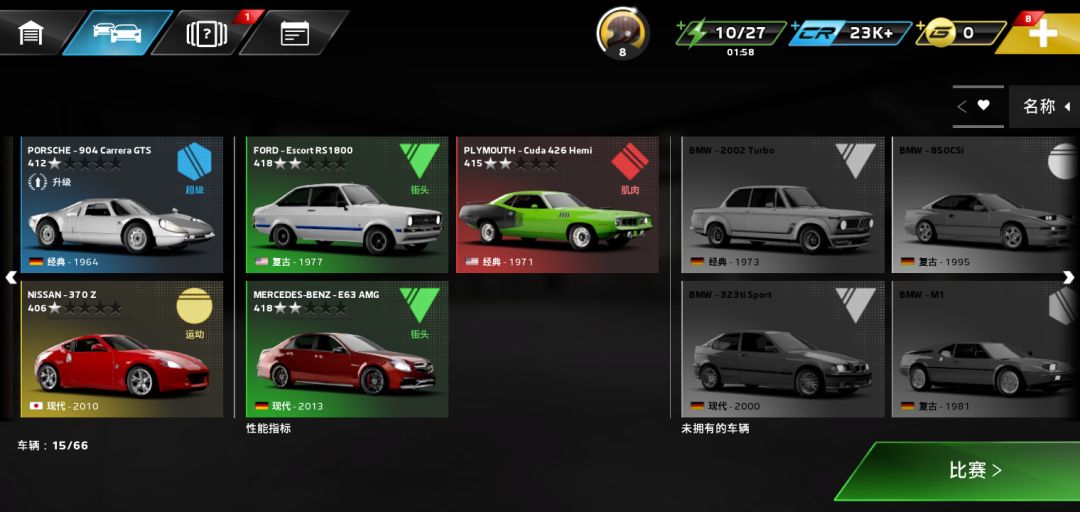Add credits via the CR counter

tap(851, 33)
